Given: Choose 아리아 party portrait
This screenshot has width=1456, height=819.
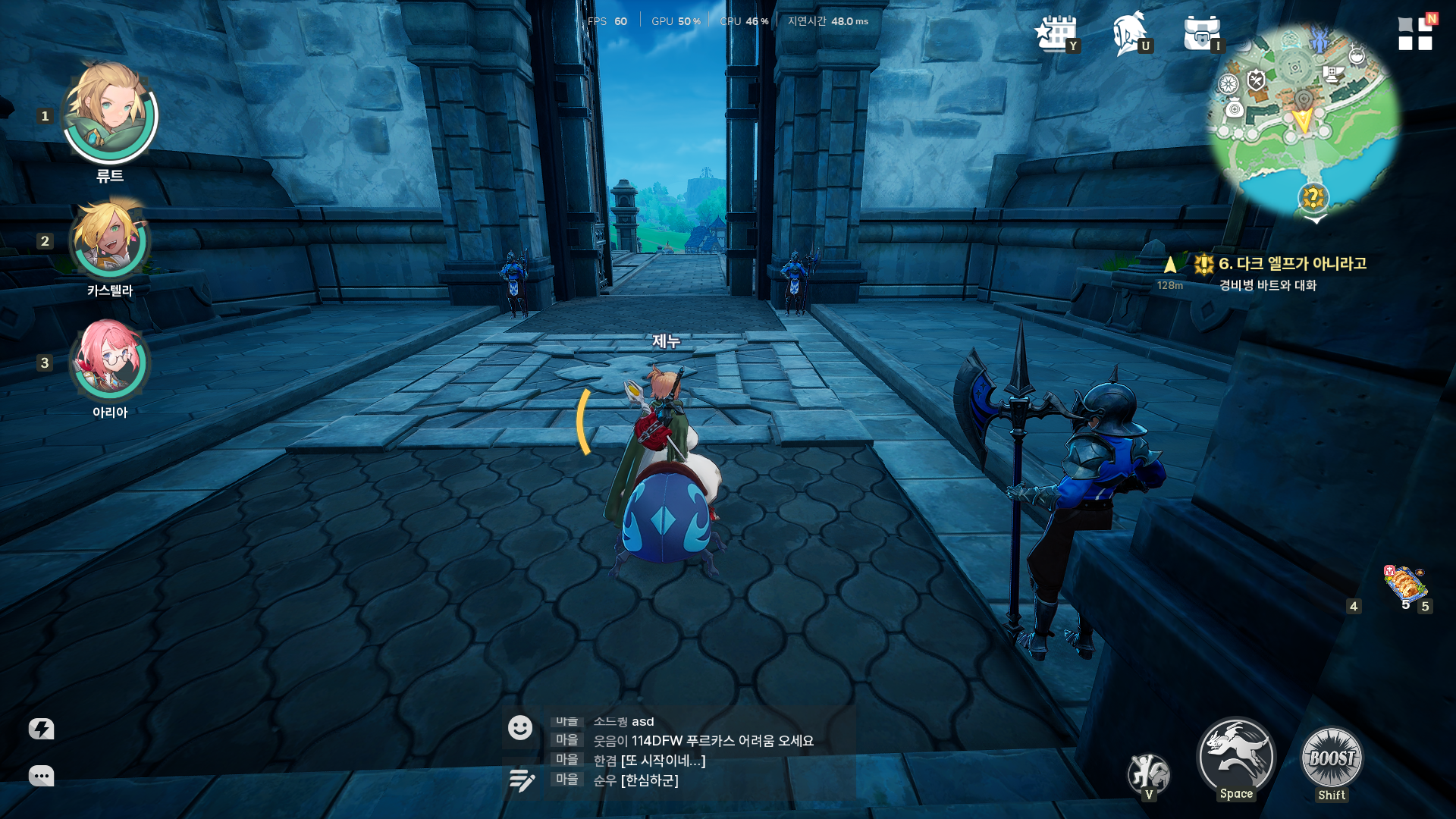Looking at the screenshot, I should (110, 362).
